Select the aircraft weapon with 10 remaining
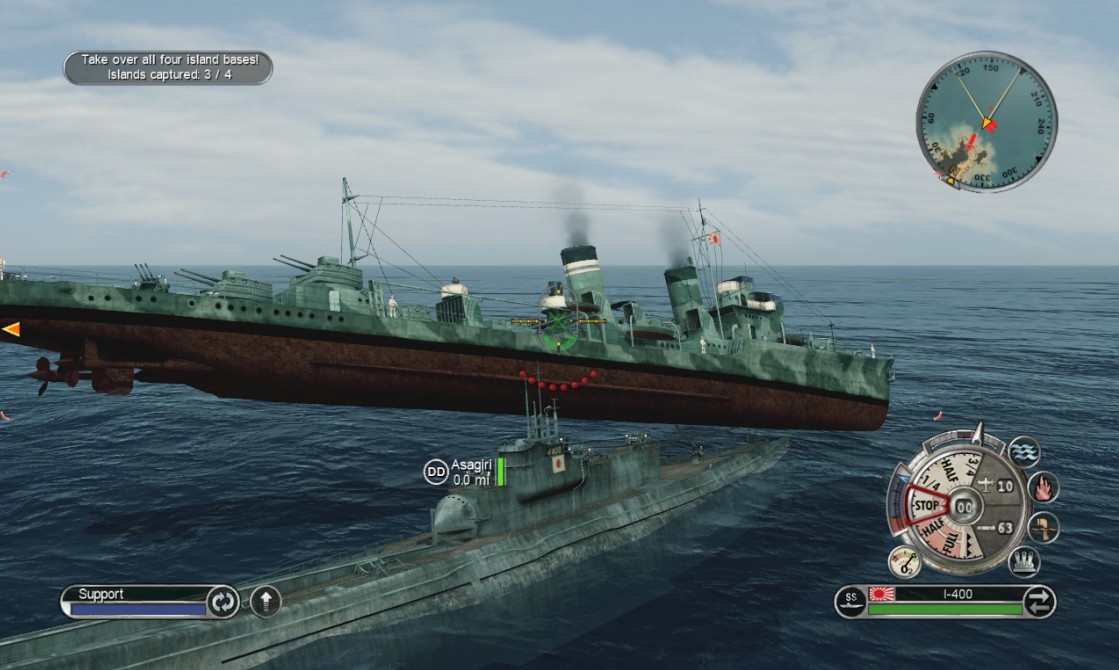The width and height of the screenshot is (1119, 670). coord(997,486)
